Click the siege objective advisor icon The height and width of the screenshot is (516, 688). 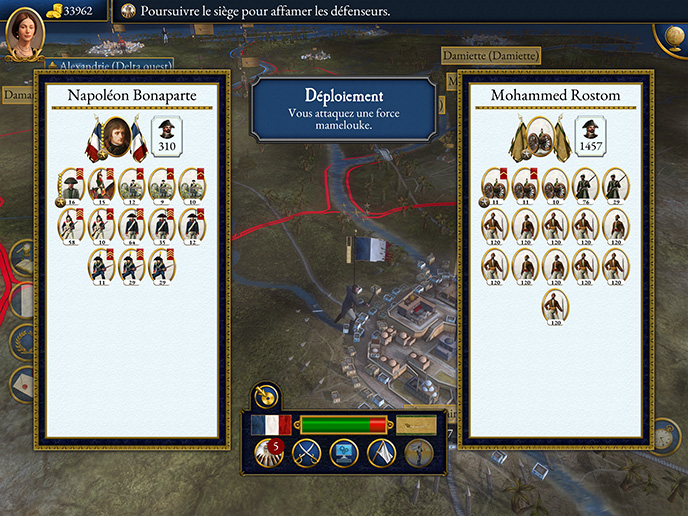128,12
